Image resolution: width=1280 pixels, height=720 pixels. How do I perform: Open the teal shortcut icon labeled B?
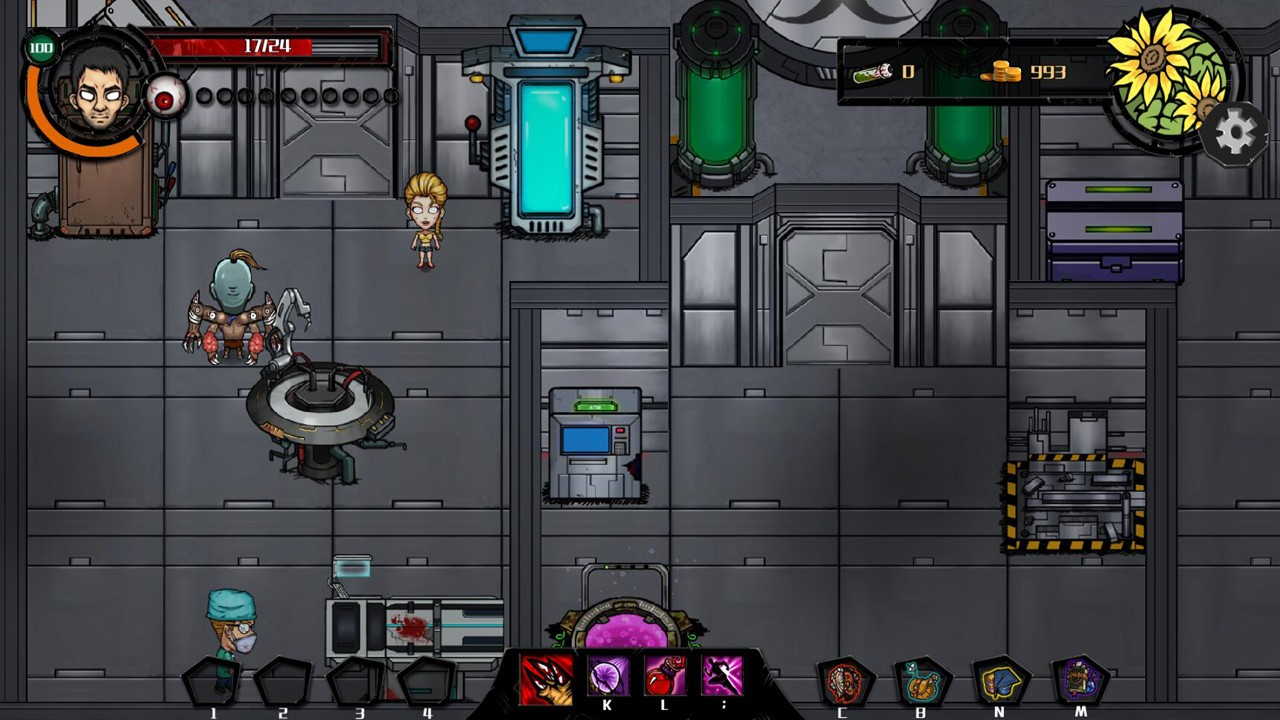(921, 682)
